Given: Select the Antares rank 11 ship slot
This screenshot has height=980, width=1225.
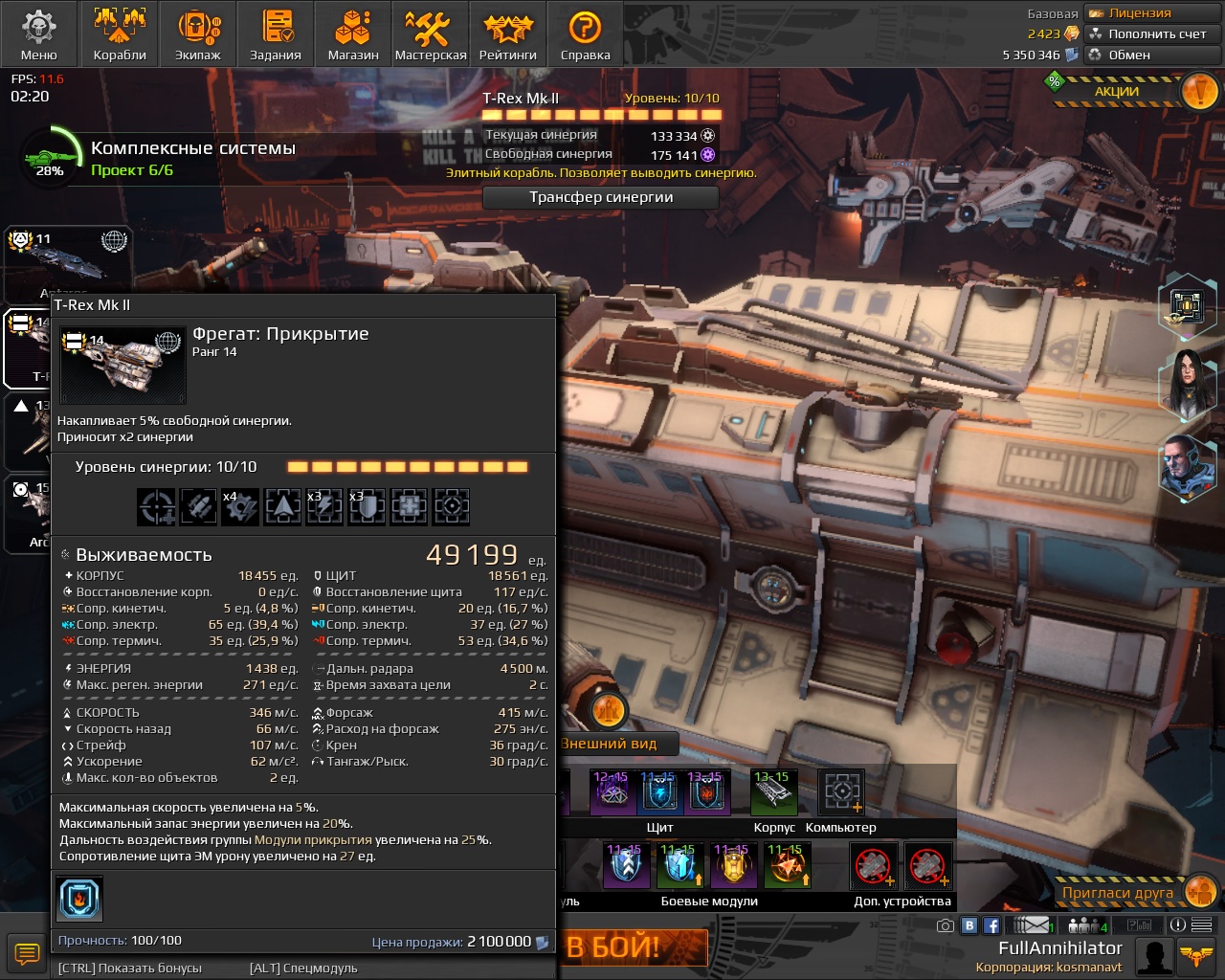Looking at the screenshot, I should click(x=69, y=261).
